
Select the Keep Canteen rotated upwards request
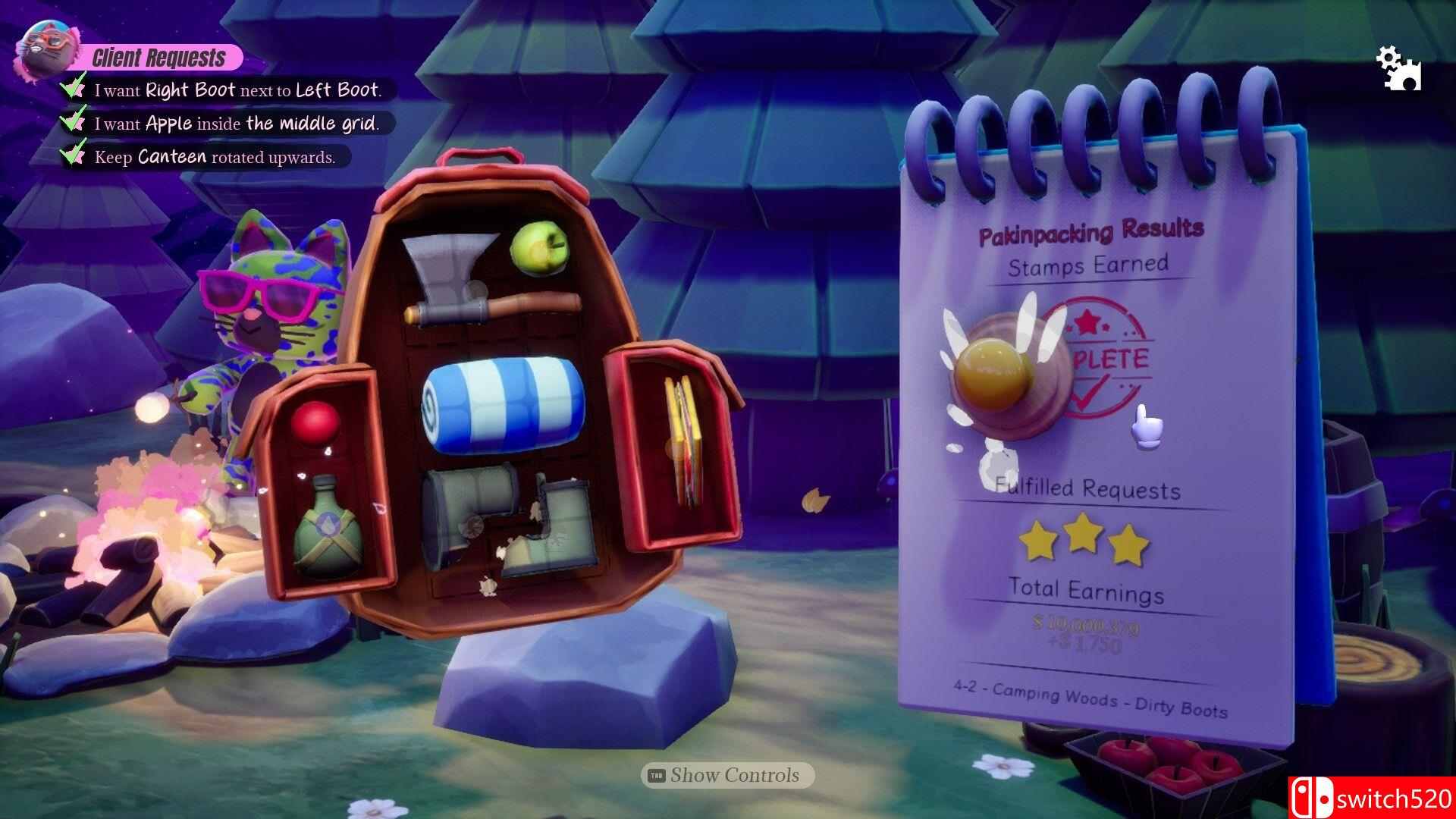(x=214, y=157)
